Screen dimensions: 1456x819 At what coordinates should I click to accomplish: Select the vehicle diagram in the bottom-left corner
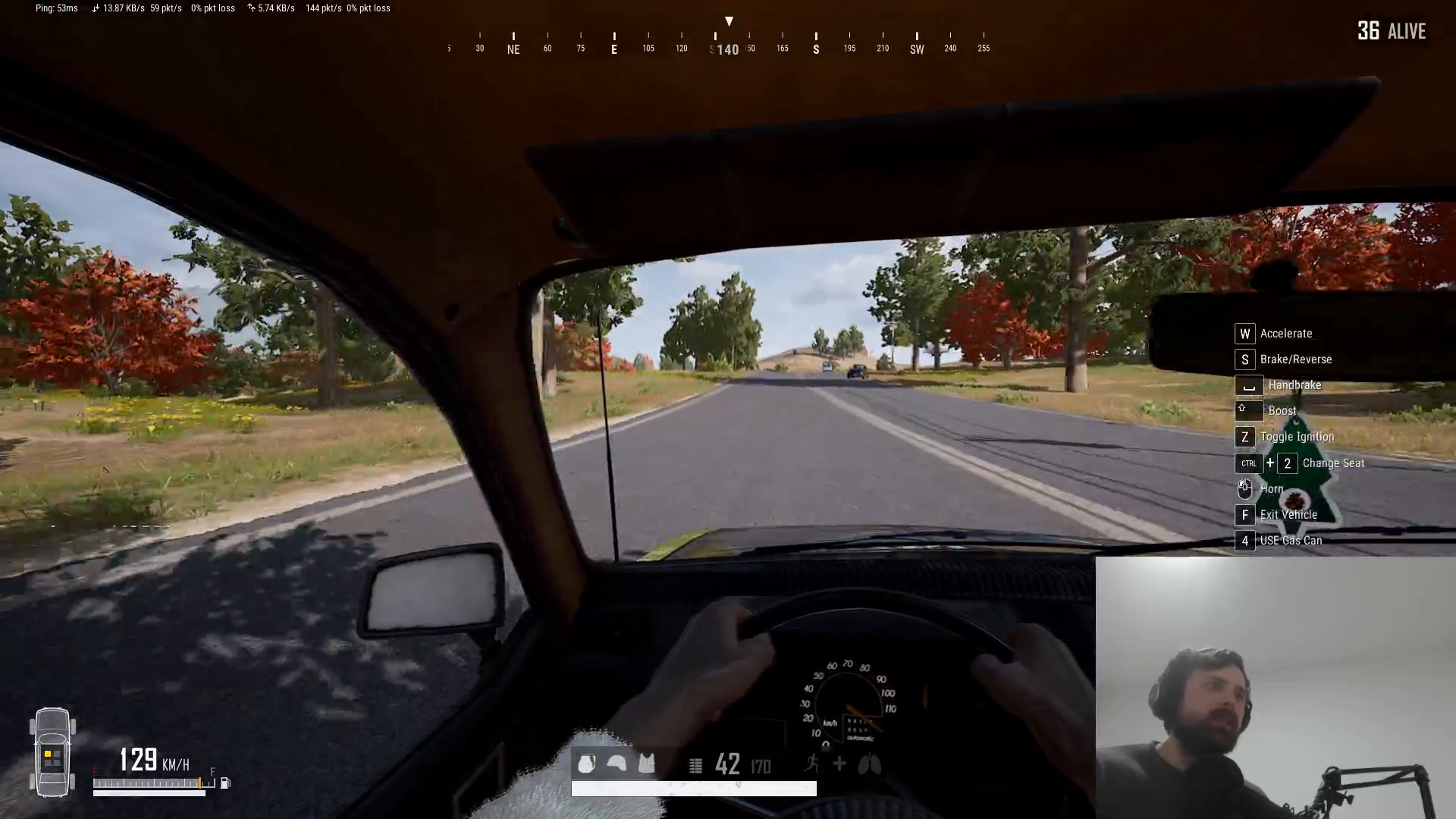(x=52, y=753)
